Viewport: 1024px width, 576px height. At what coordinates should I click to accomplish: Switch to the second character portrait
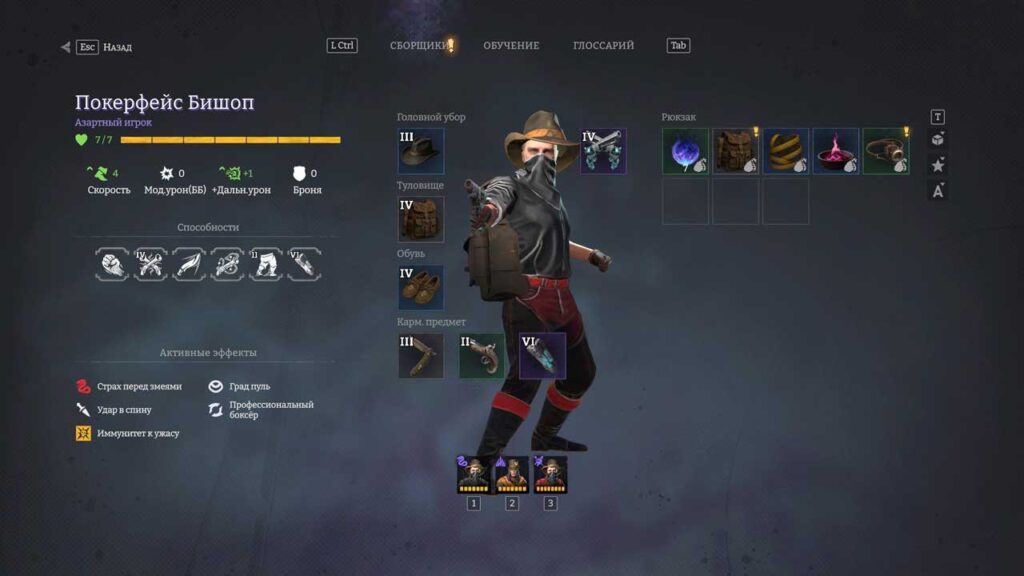[512, 475]
